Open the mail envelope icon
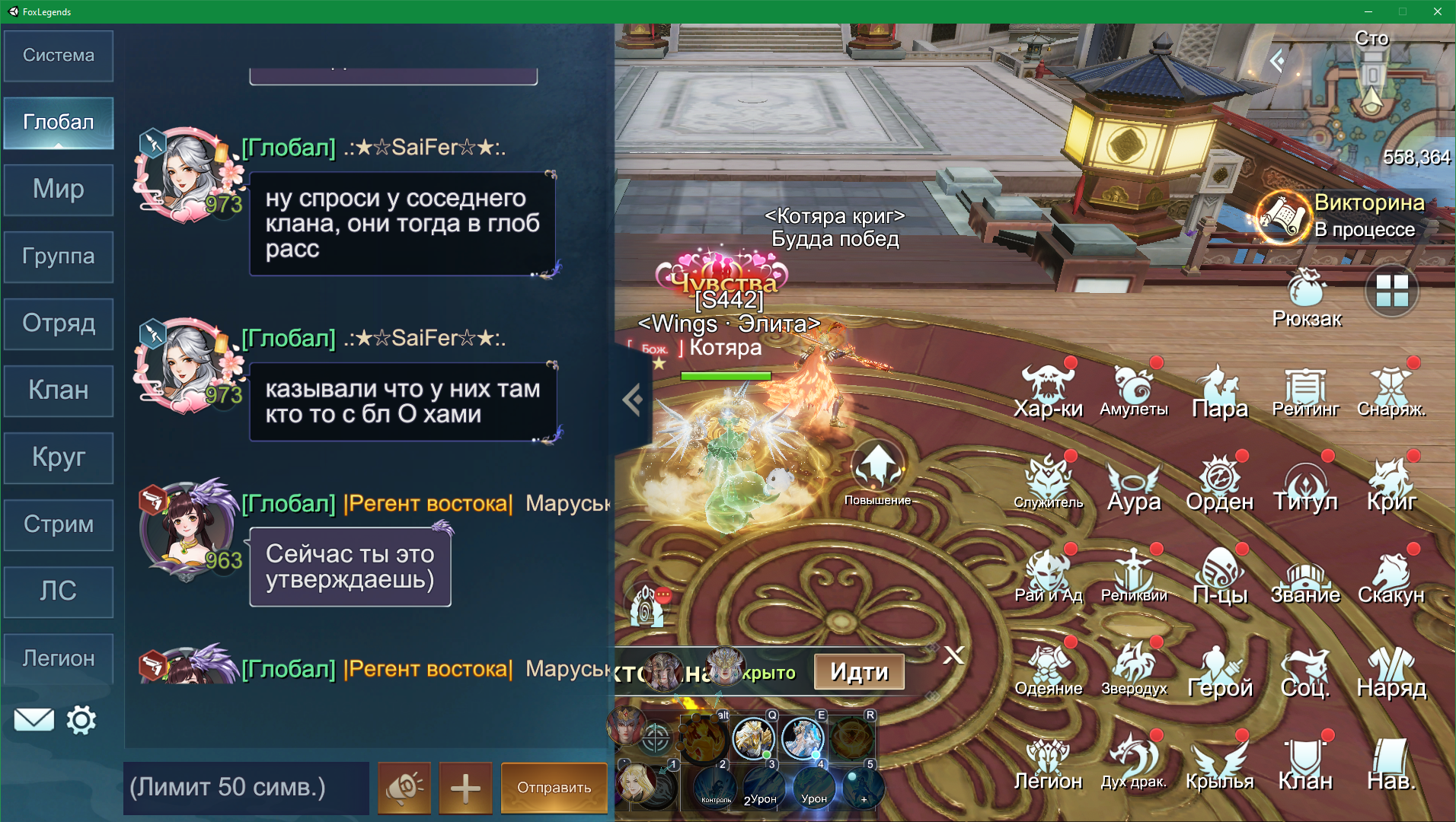This screenshot has width=1456, height=822. tap(34, 719)
